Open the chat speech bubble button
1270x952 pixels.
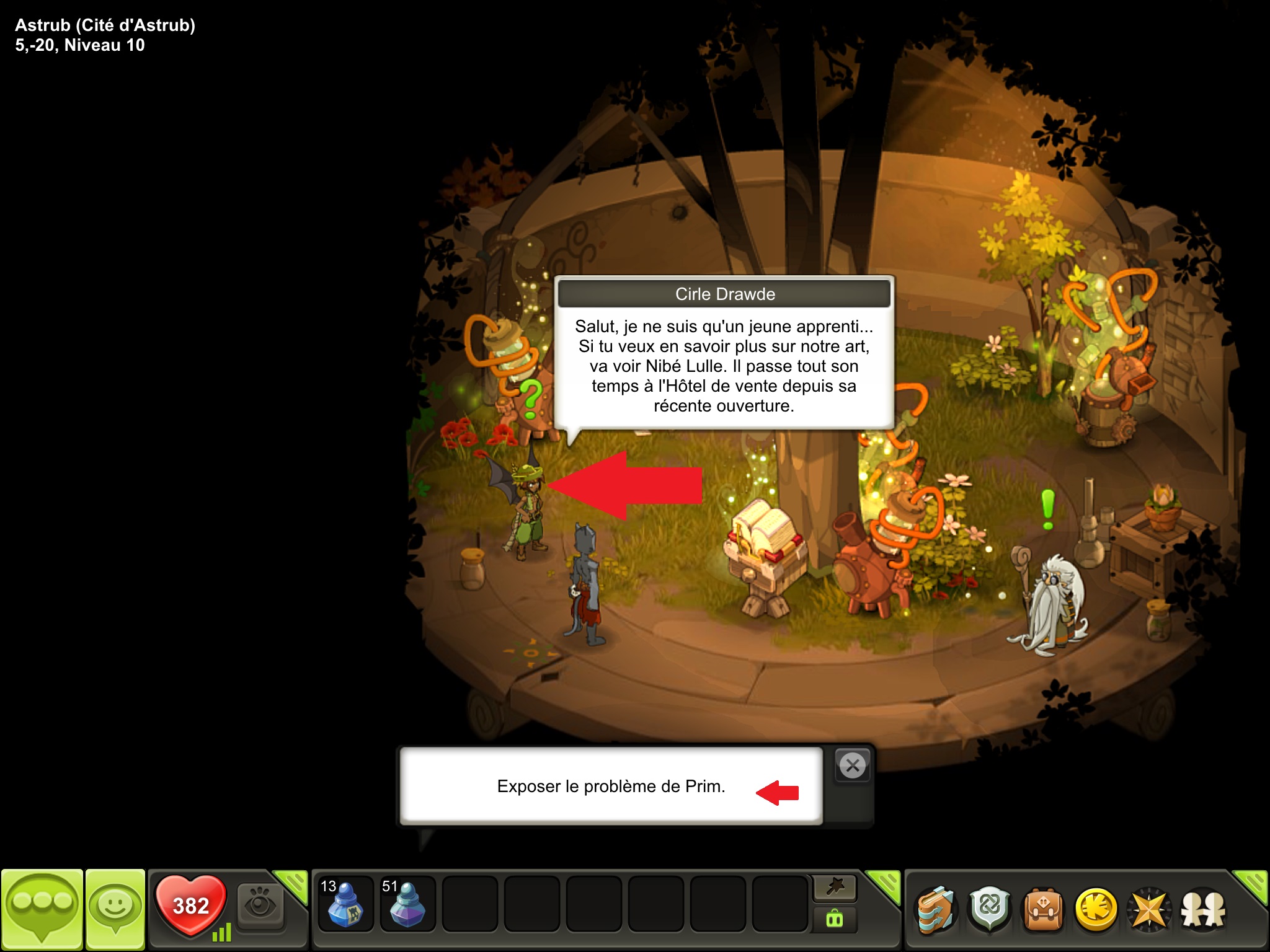[x=42, y=909]
